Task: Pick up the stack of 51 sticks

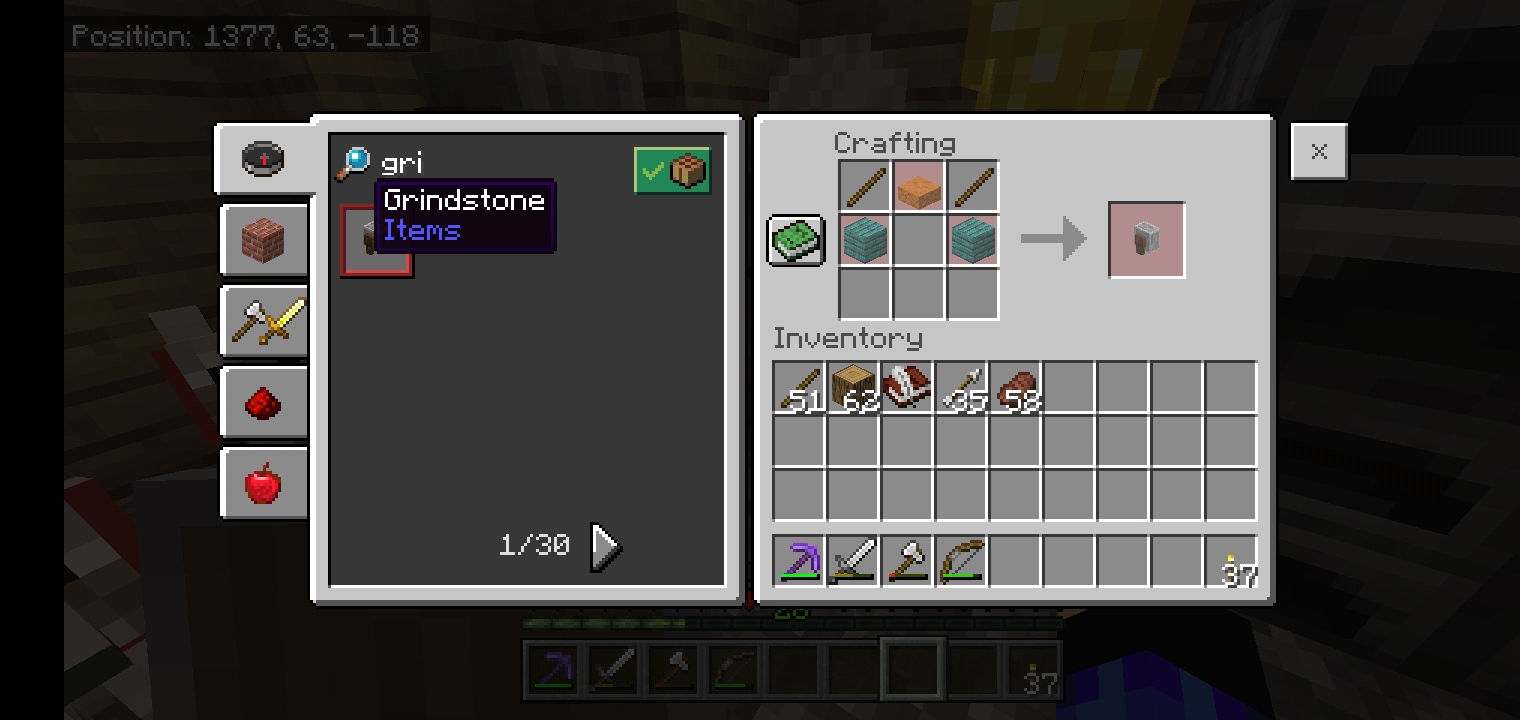Action: pyautogui.click(x=799, y=388)
